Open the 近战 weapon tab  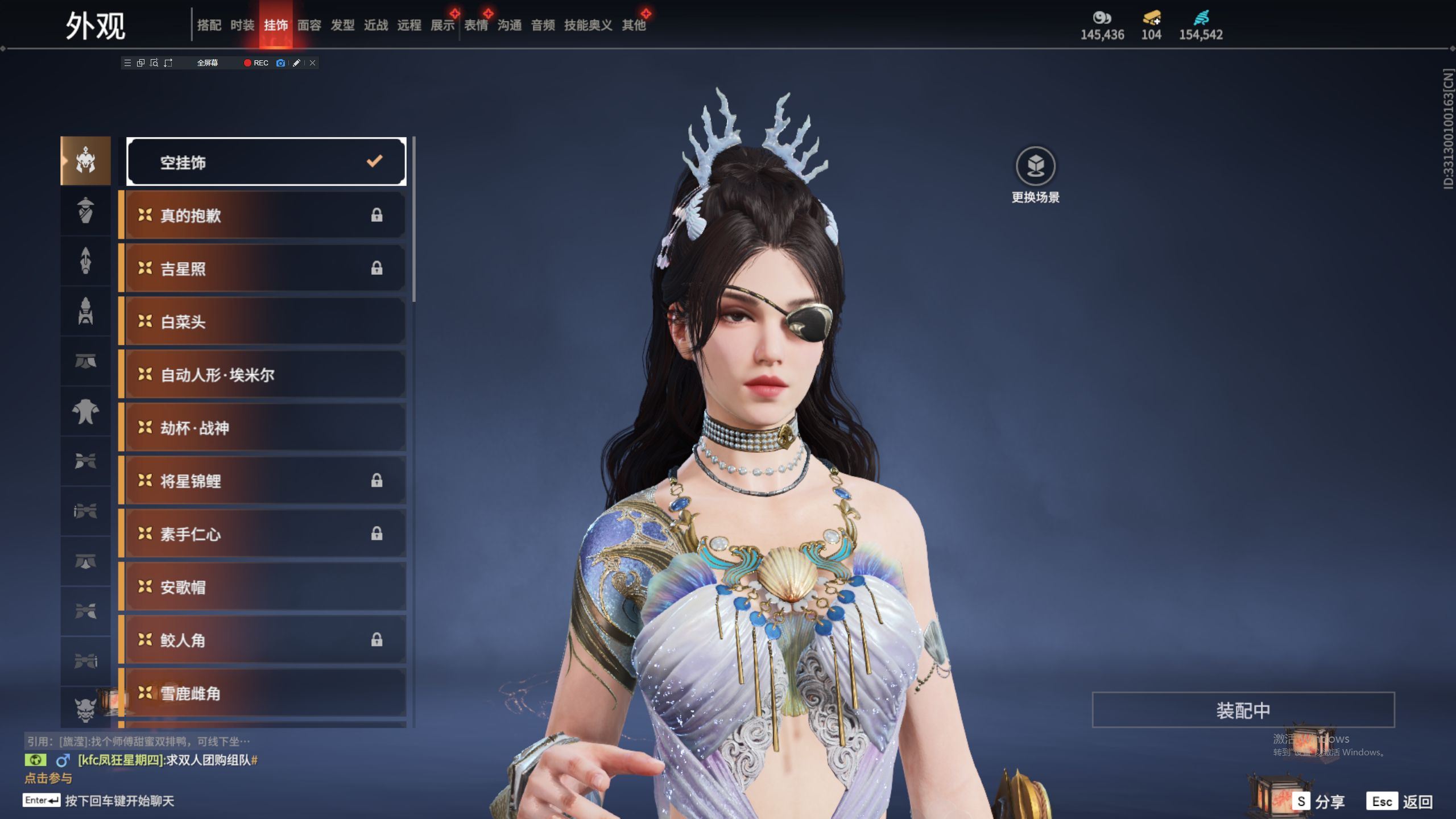376,25
